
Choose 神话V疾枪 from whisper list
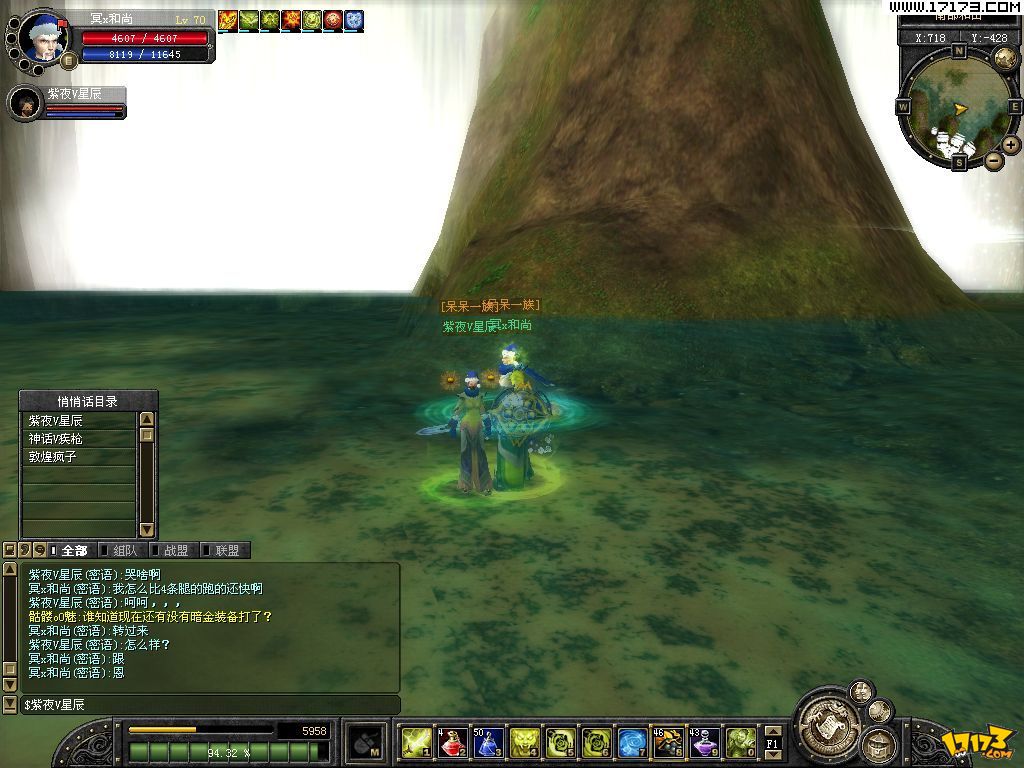[x=79, y=439]
